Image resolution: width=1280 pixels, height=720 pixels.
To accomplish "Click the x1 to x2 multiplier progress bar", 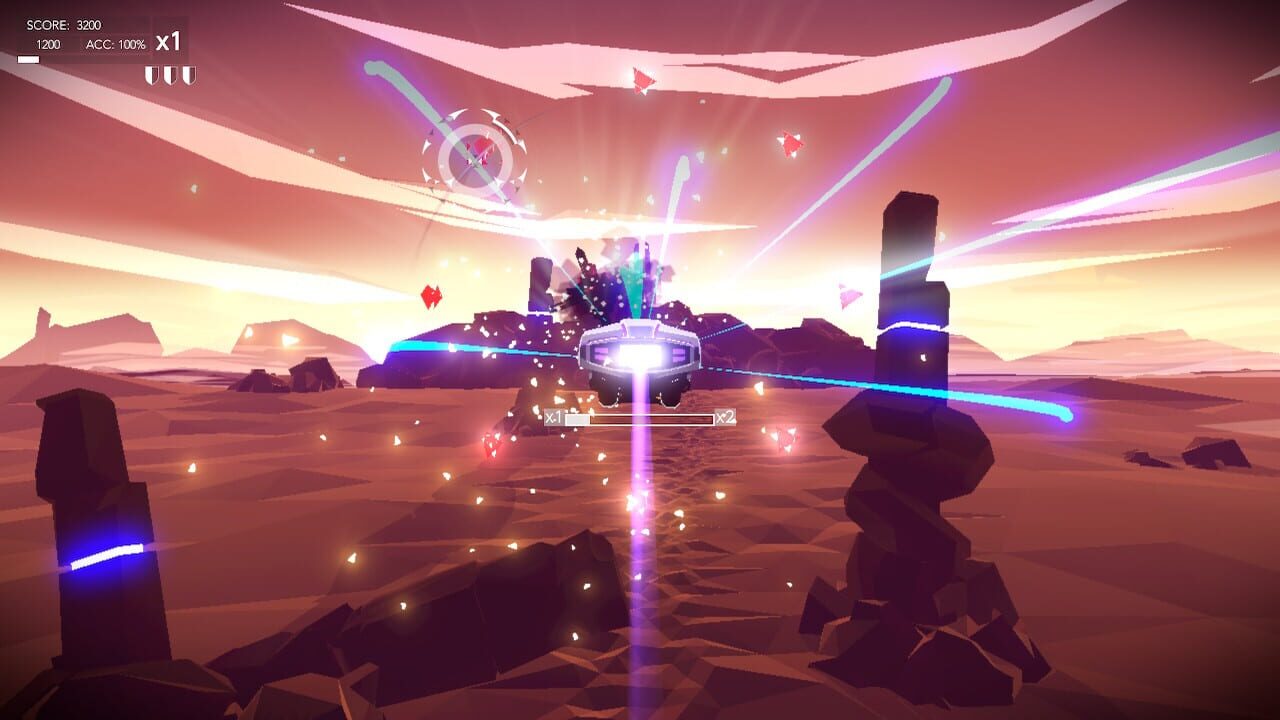I will tap(640, 420).
